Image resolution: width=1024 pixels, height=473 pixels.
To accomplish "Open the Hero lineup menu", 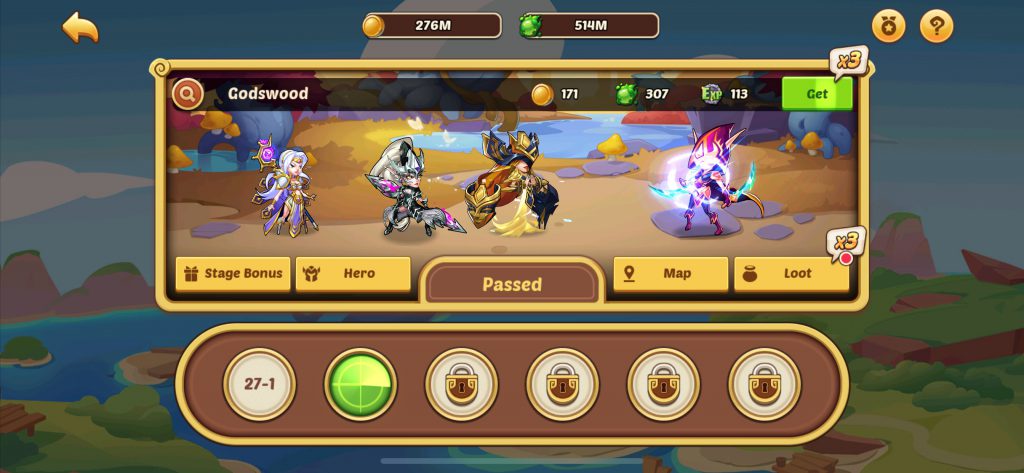I will tap(353, 273).
